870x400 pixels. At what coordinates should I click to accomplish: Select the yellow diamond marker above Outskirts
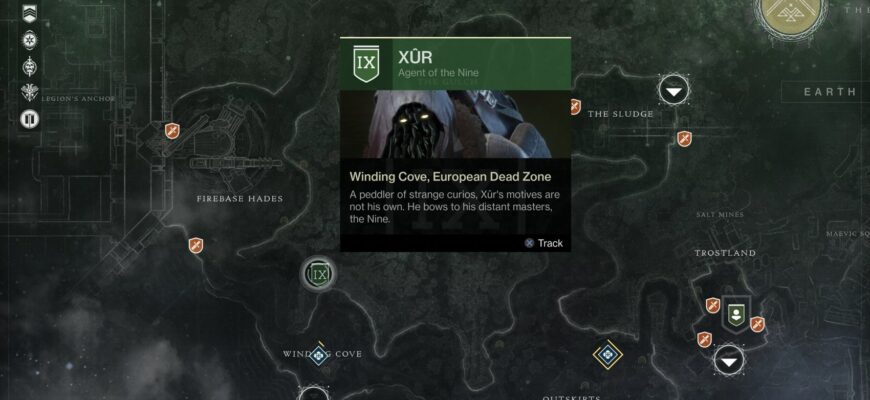point(607,354)
